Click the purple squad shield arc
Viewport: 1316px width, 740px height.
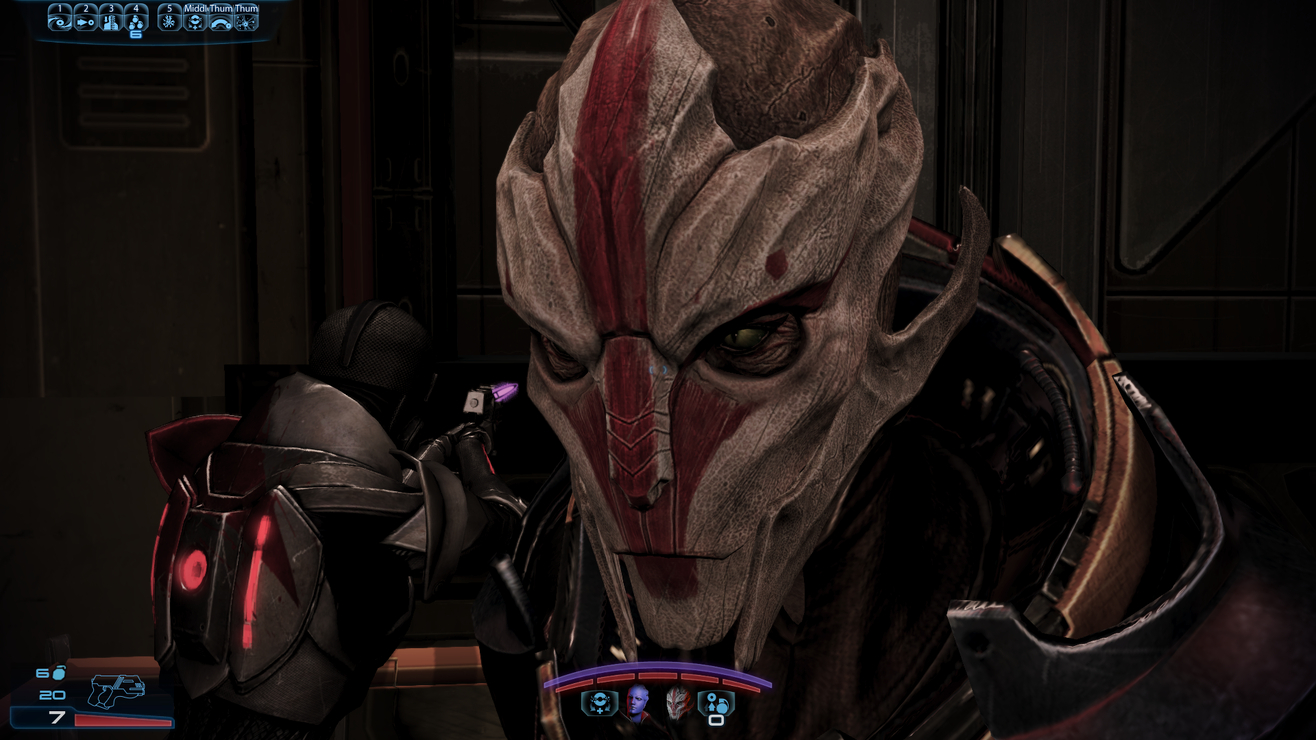click(x=659, y=667)
